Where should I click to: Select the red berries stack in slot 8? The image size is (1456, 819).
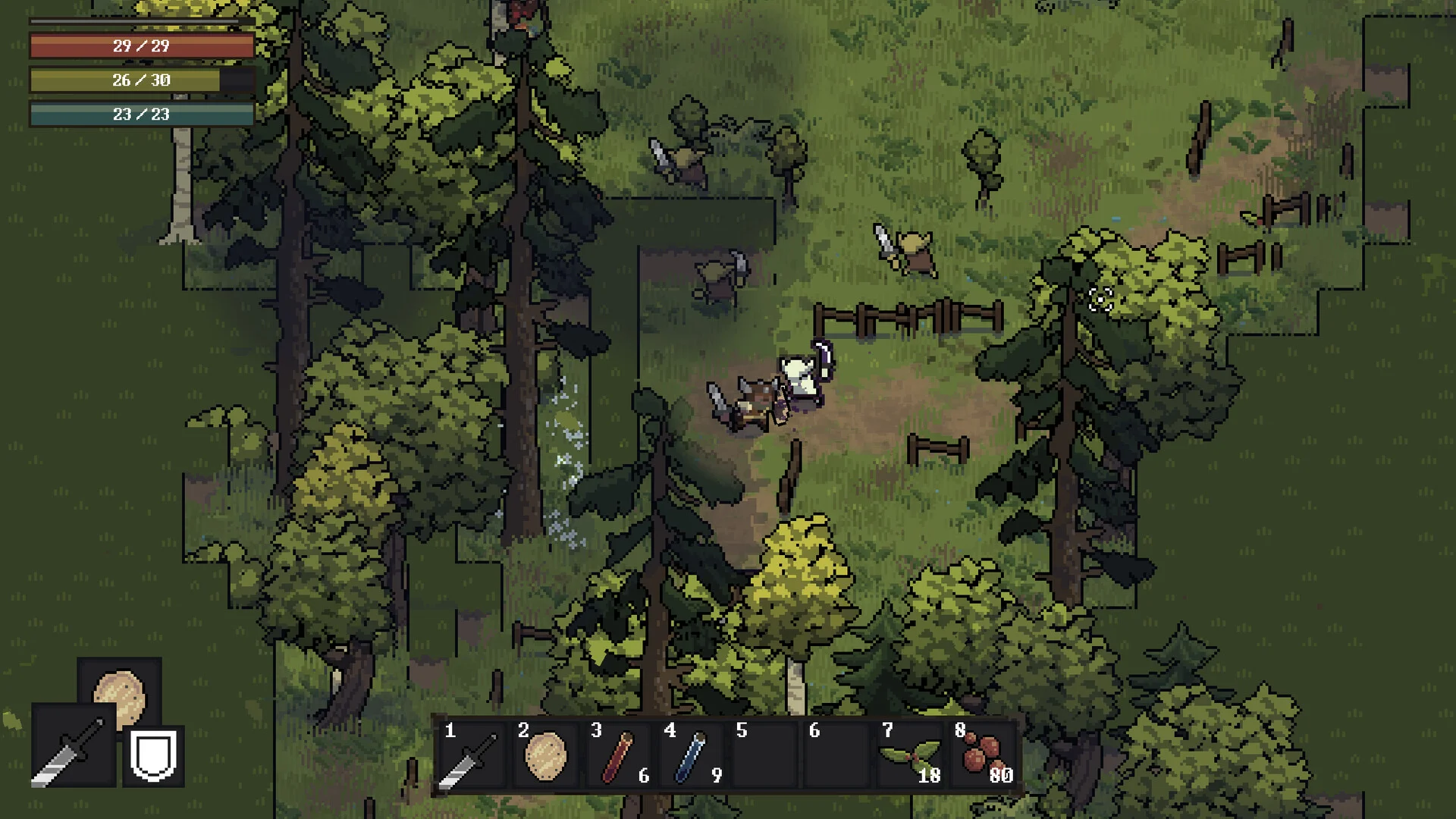click(984, 756)
